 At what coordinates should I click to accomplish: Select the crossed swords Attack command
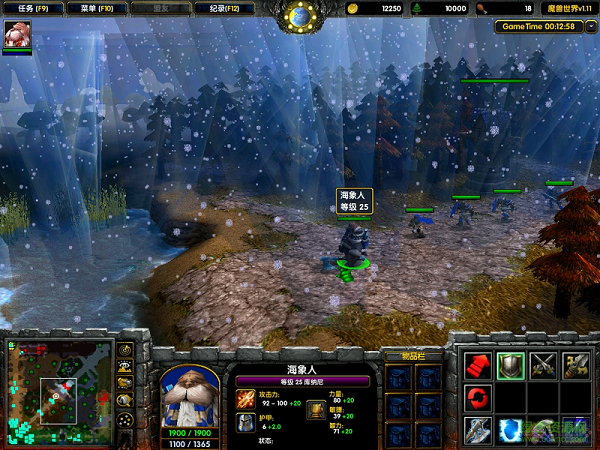pos(544,365)
